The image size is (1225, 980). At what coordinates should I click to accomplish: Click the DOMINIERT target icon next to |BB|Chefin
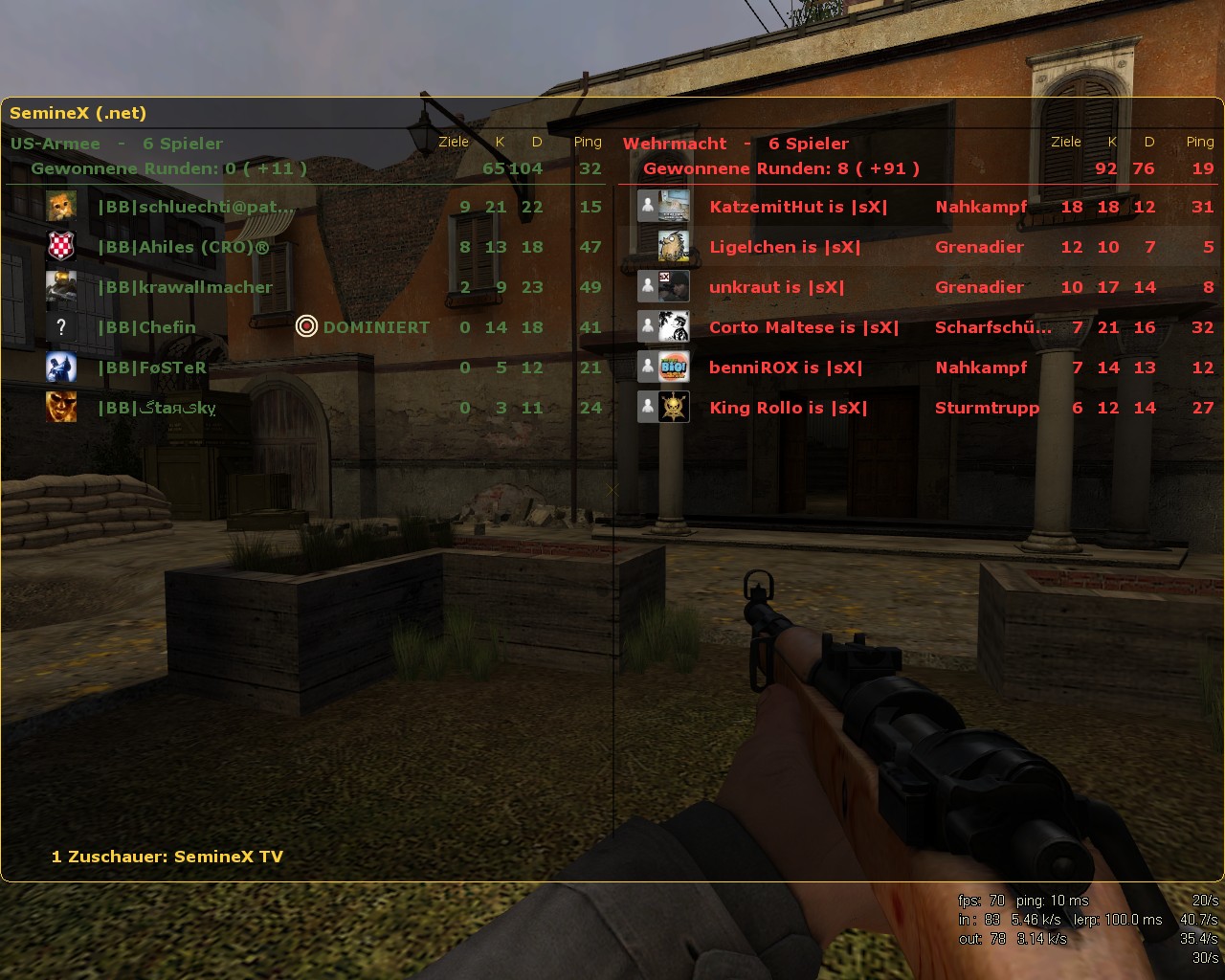pyautogui.click(x=307, y=326)
